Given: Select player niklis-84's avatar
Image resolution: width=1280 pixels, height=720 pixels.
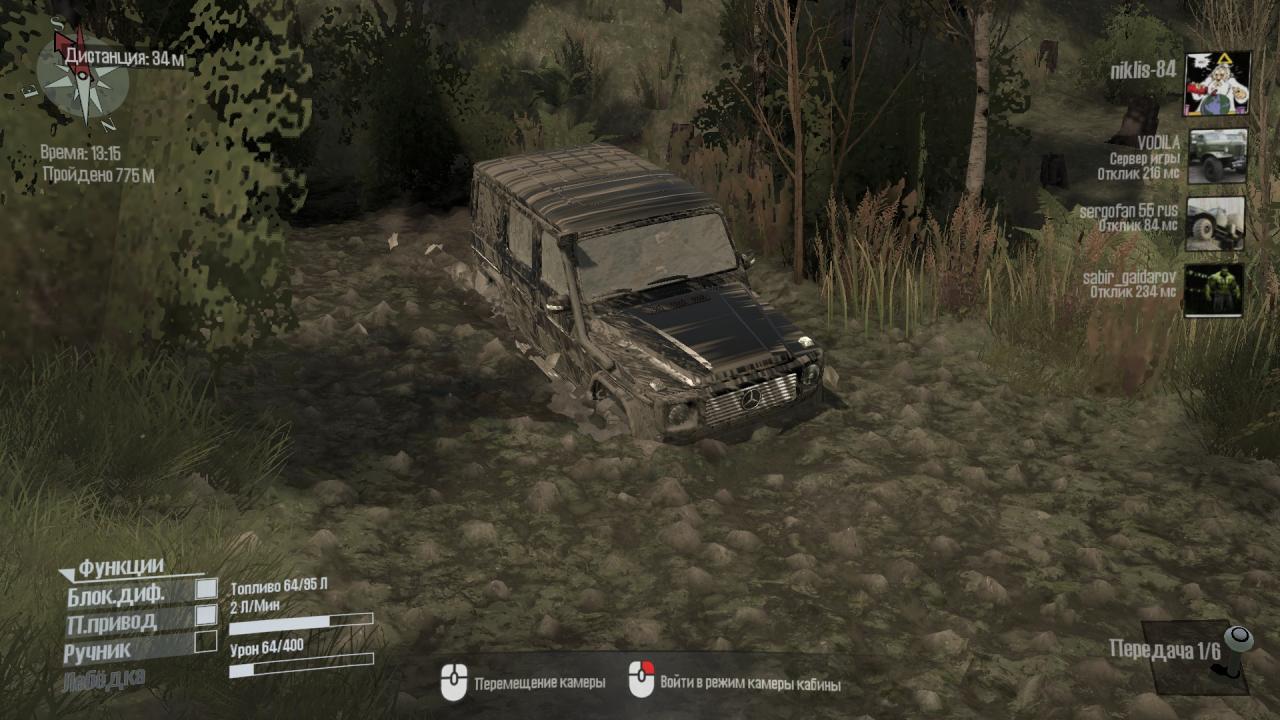Looking at the screenshot, I should point(1217,84).
